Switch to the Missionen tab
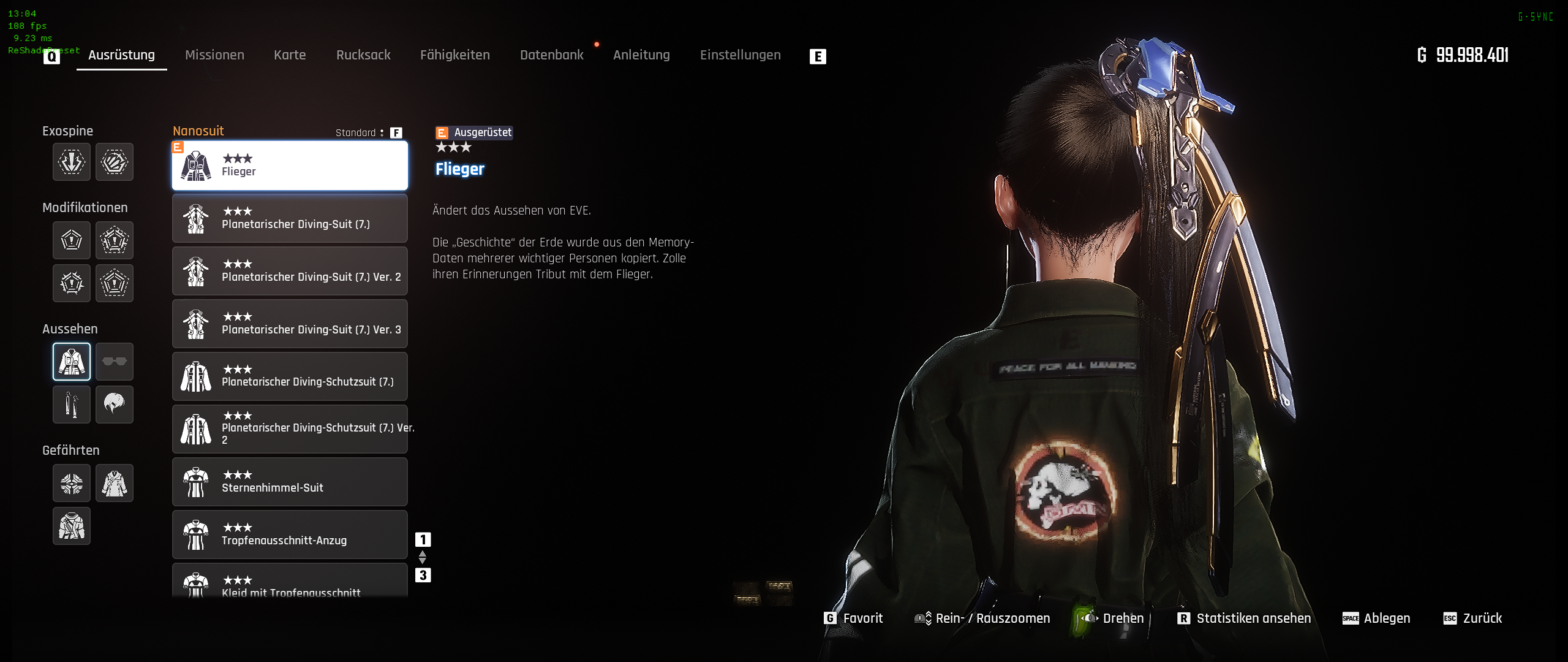The image size is (1568, 662). pos(214,55)
